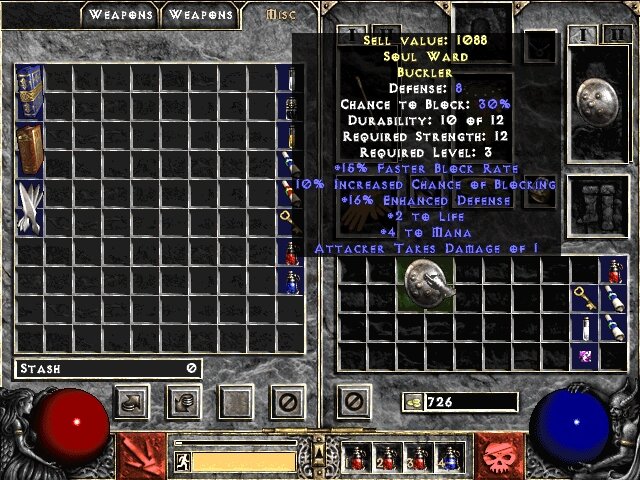Close the inventory panel
The image size is (640, 480).
(353, 402)
